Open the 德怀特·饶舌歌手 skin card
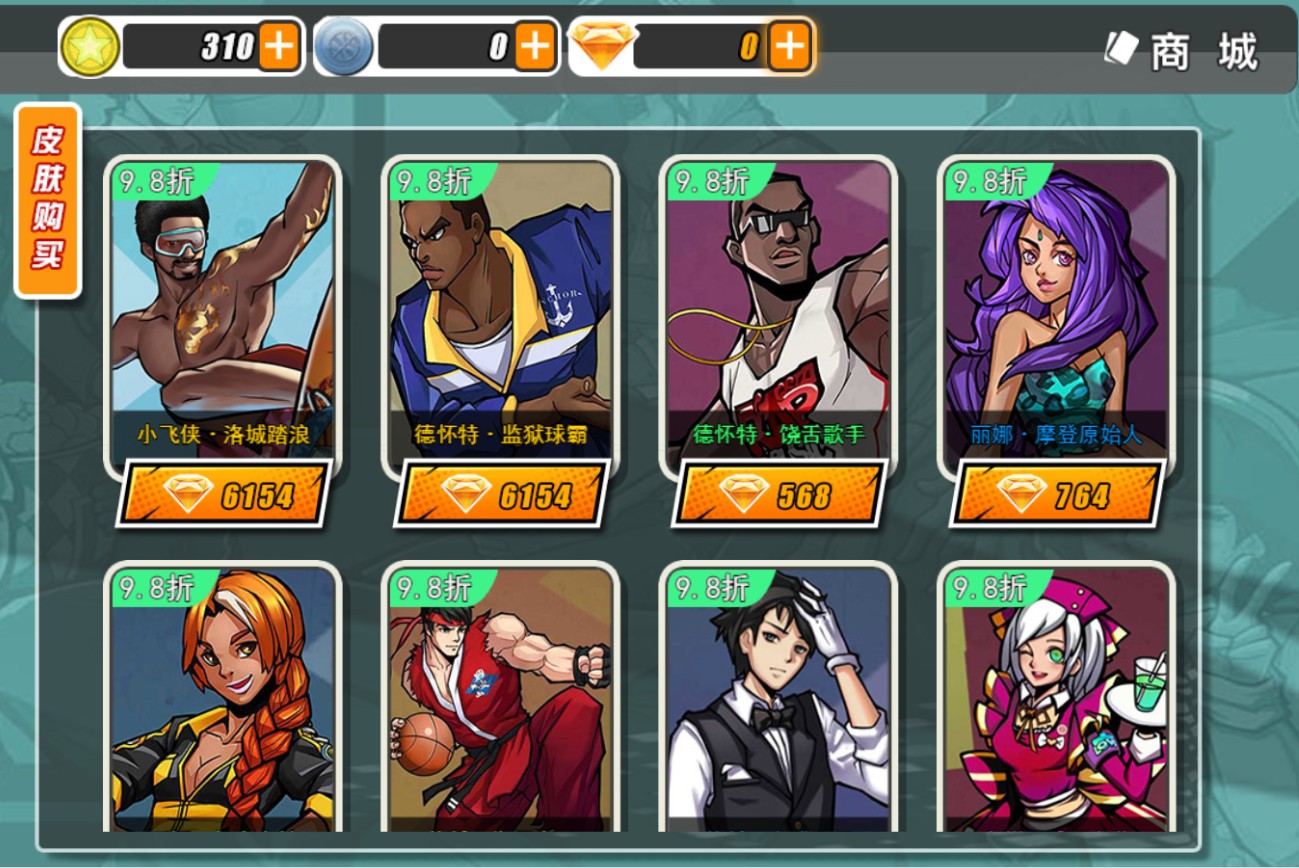 coord(778,310)
